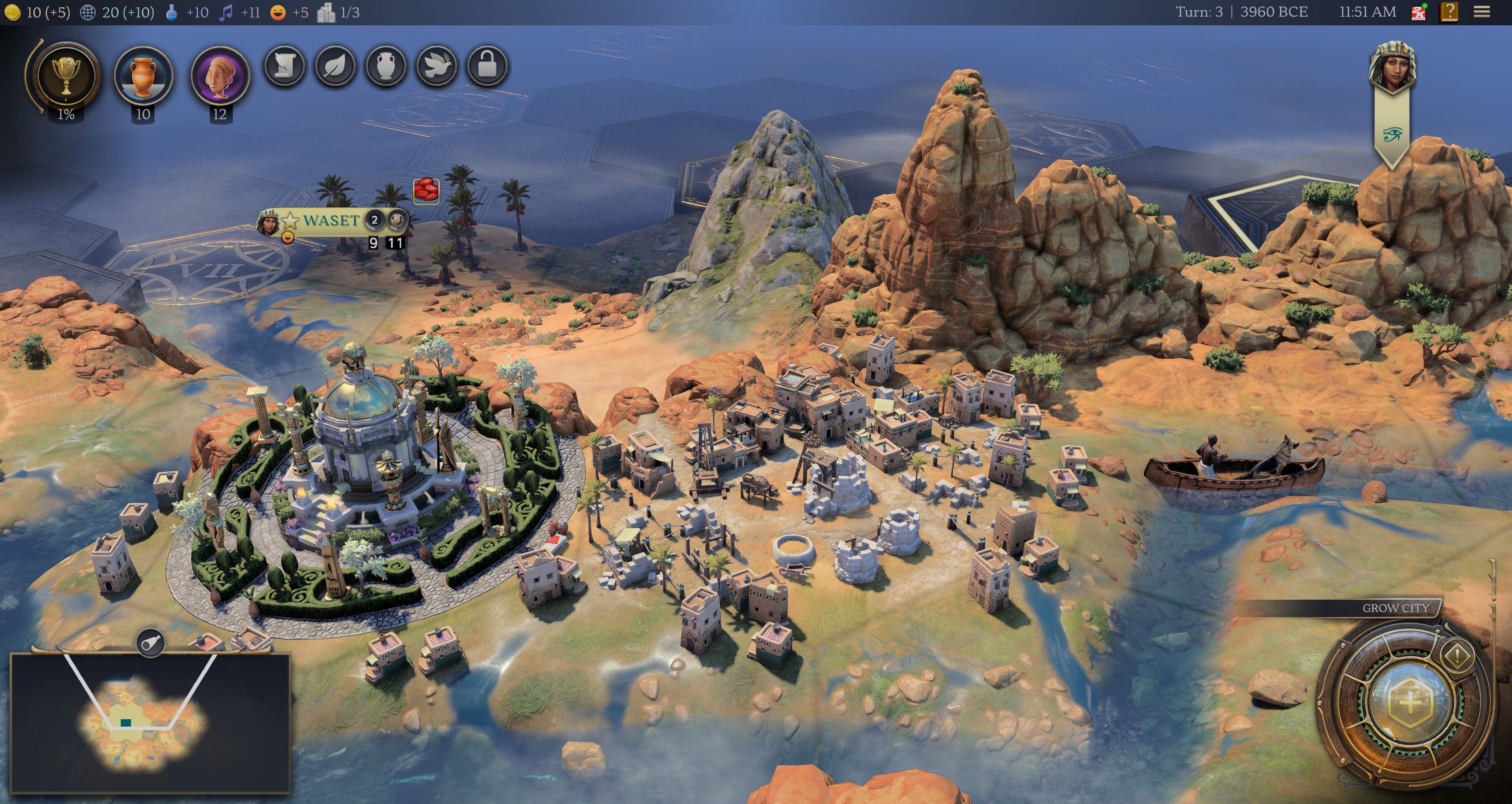Click the grey urn button

point(386,67)
